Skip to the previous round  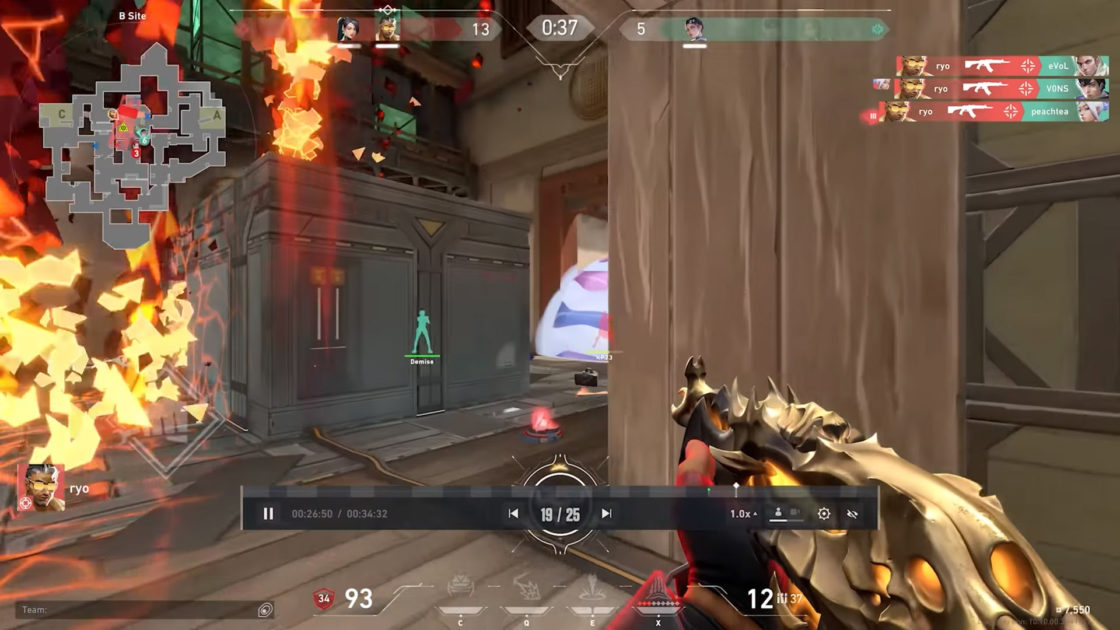(513, 514)
